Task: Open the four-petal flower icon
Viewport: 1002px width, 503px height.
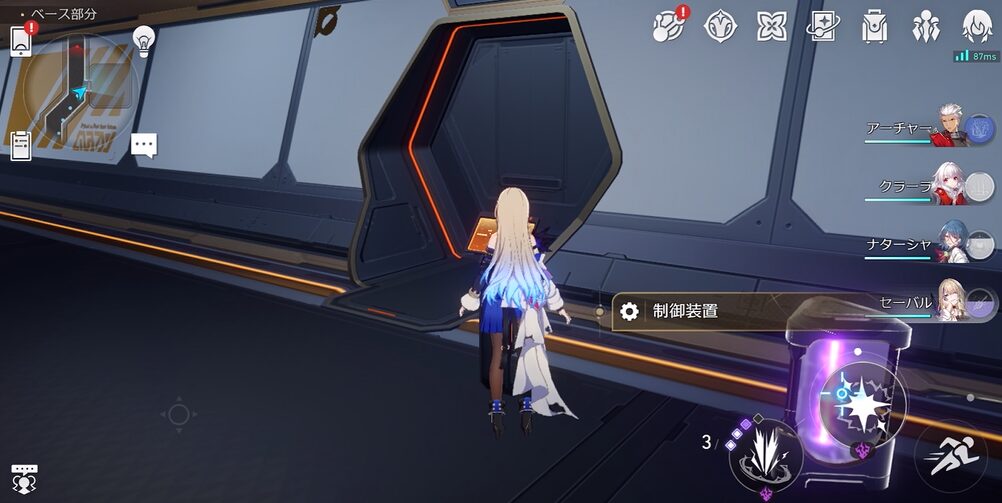Action: pos(771,27)
